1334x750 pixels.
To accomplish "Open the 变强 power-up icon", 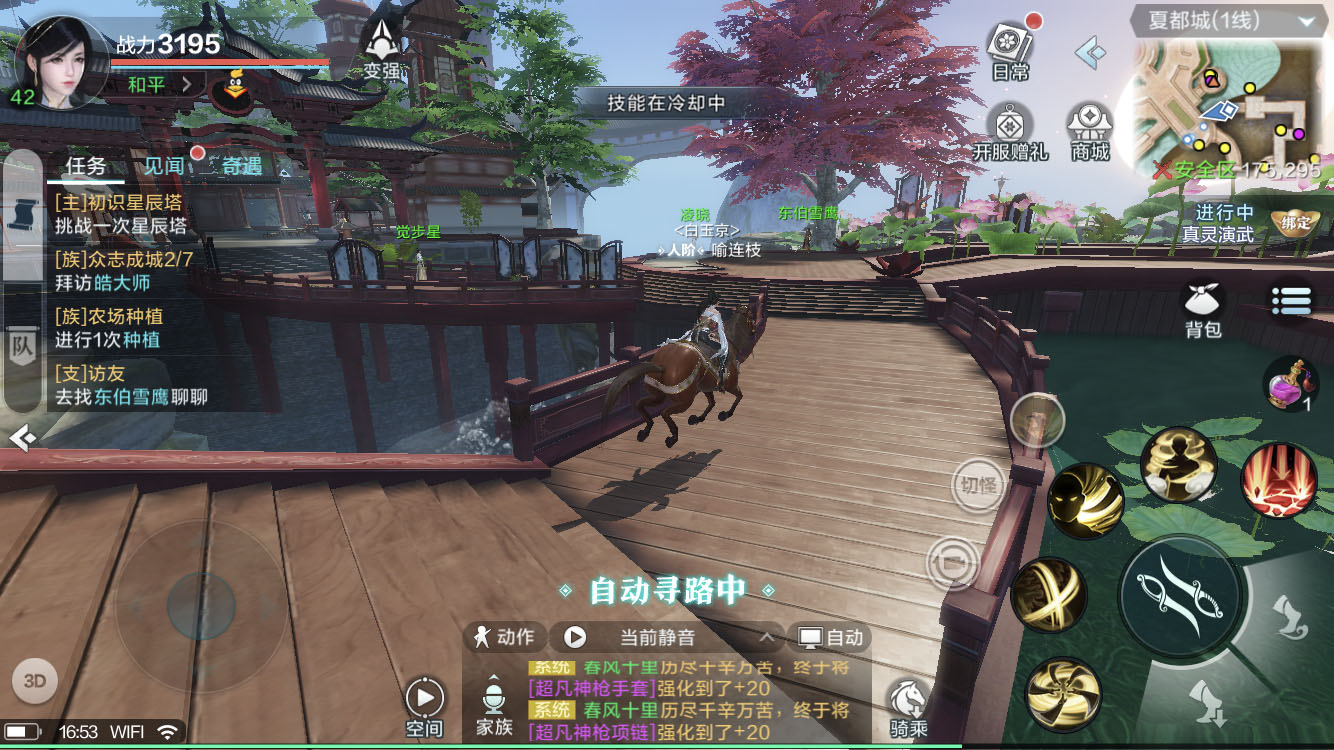I will coord(382,48).
